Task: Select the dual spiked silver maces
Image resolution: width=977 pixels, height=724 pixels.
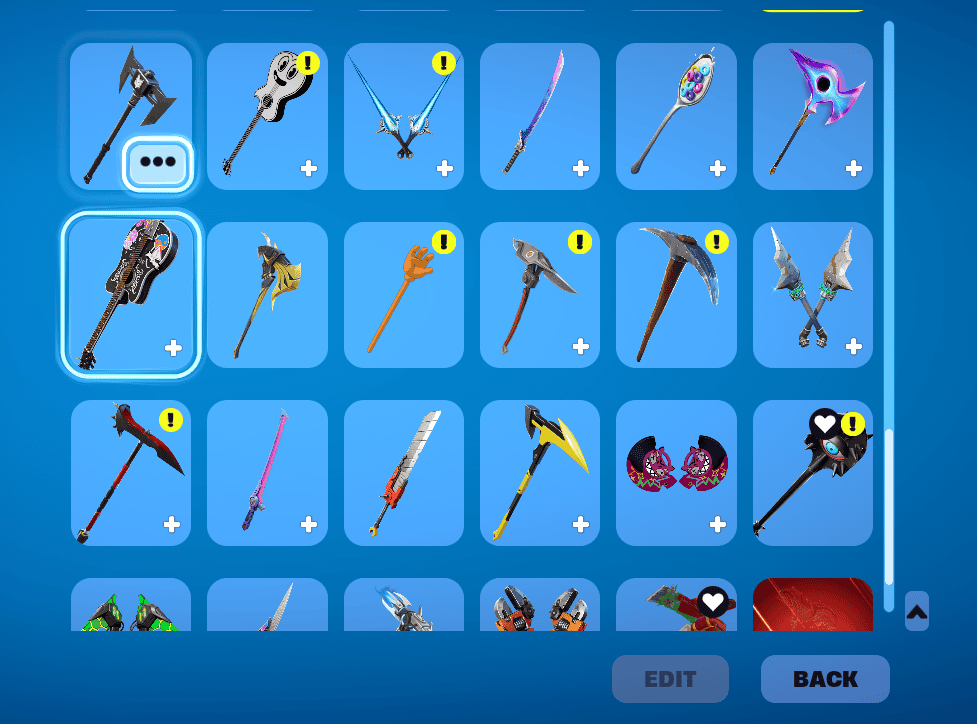Action: 812,295
